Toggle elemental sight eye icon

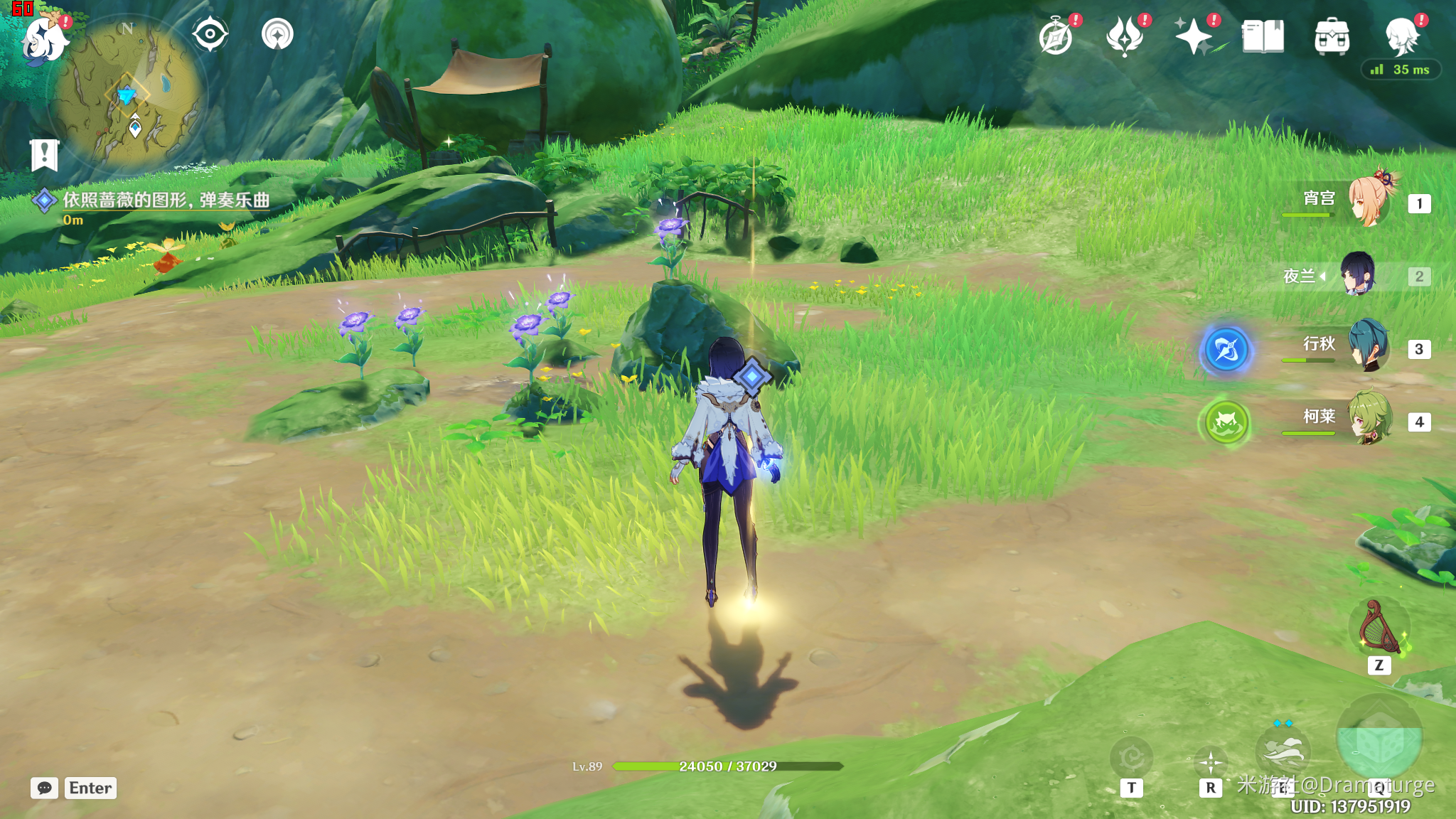click(x=210, y=34)
